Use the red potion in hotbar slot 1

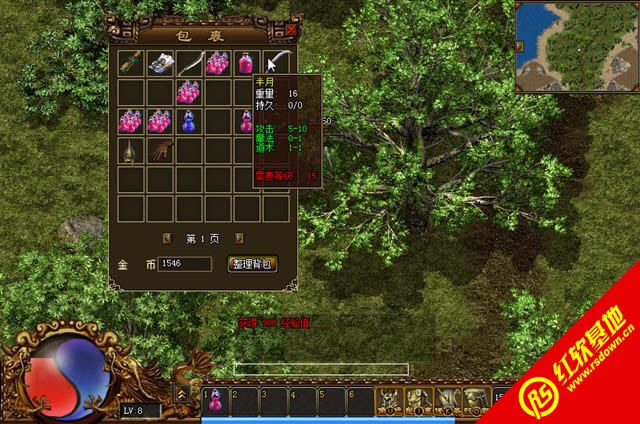click(x=217, y=401)
